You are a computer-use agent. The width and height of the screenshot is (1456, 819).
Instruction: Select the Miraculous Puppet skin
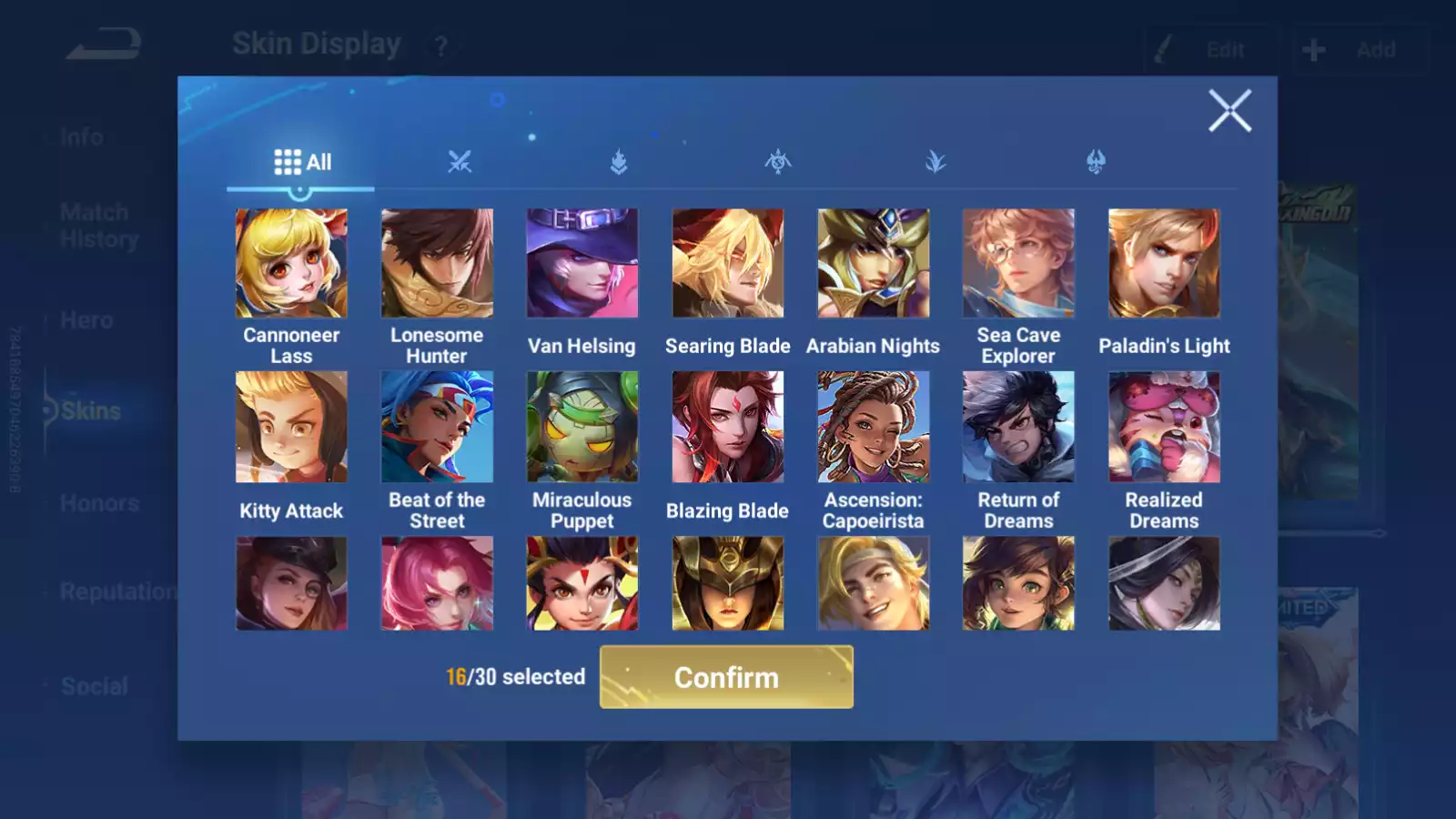[582, 427]
